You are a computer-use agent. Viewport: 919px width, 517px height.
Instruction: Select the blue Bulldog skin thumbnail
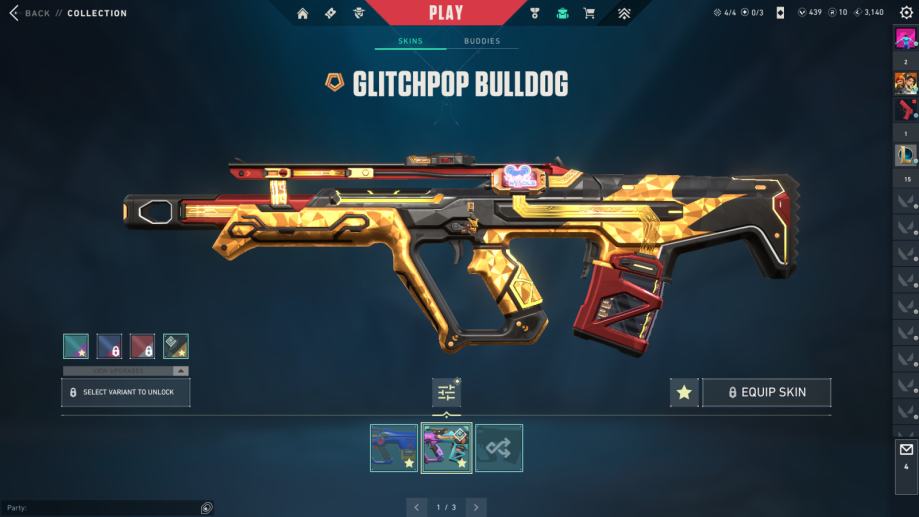[394, 447]
